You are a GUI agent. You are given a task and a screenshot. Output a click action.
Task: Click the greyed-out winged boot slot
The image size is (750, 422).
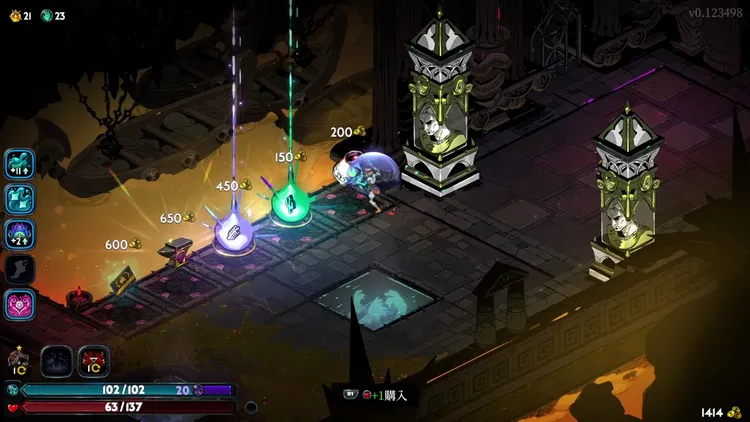[20, 268]
